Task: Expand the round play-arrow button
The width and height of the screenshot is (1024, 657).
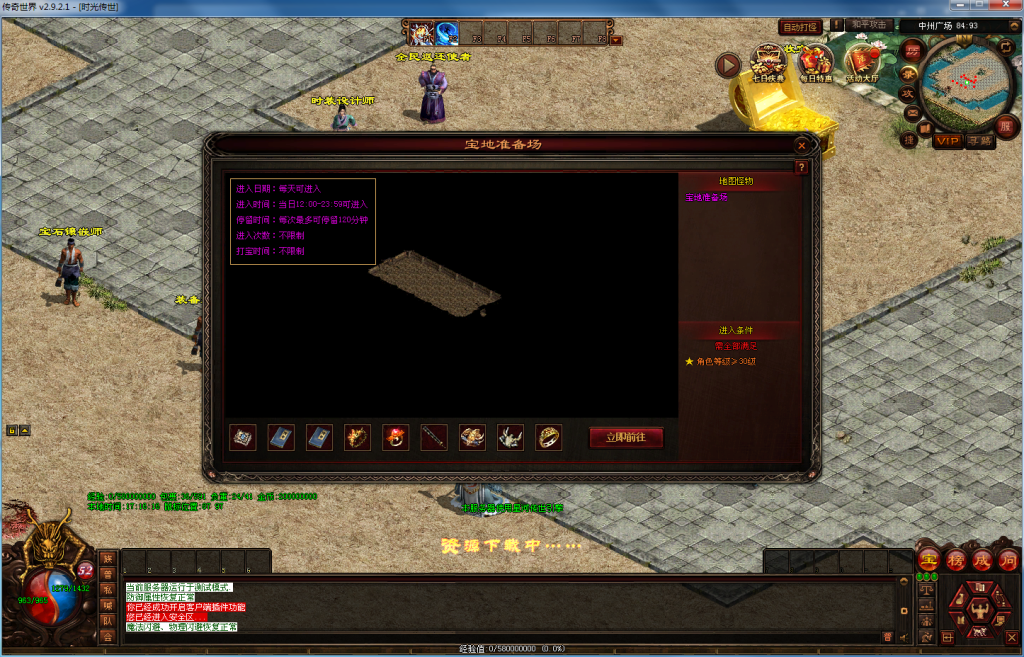Action: (728, 65)
